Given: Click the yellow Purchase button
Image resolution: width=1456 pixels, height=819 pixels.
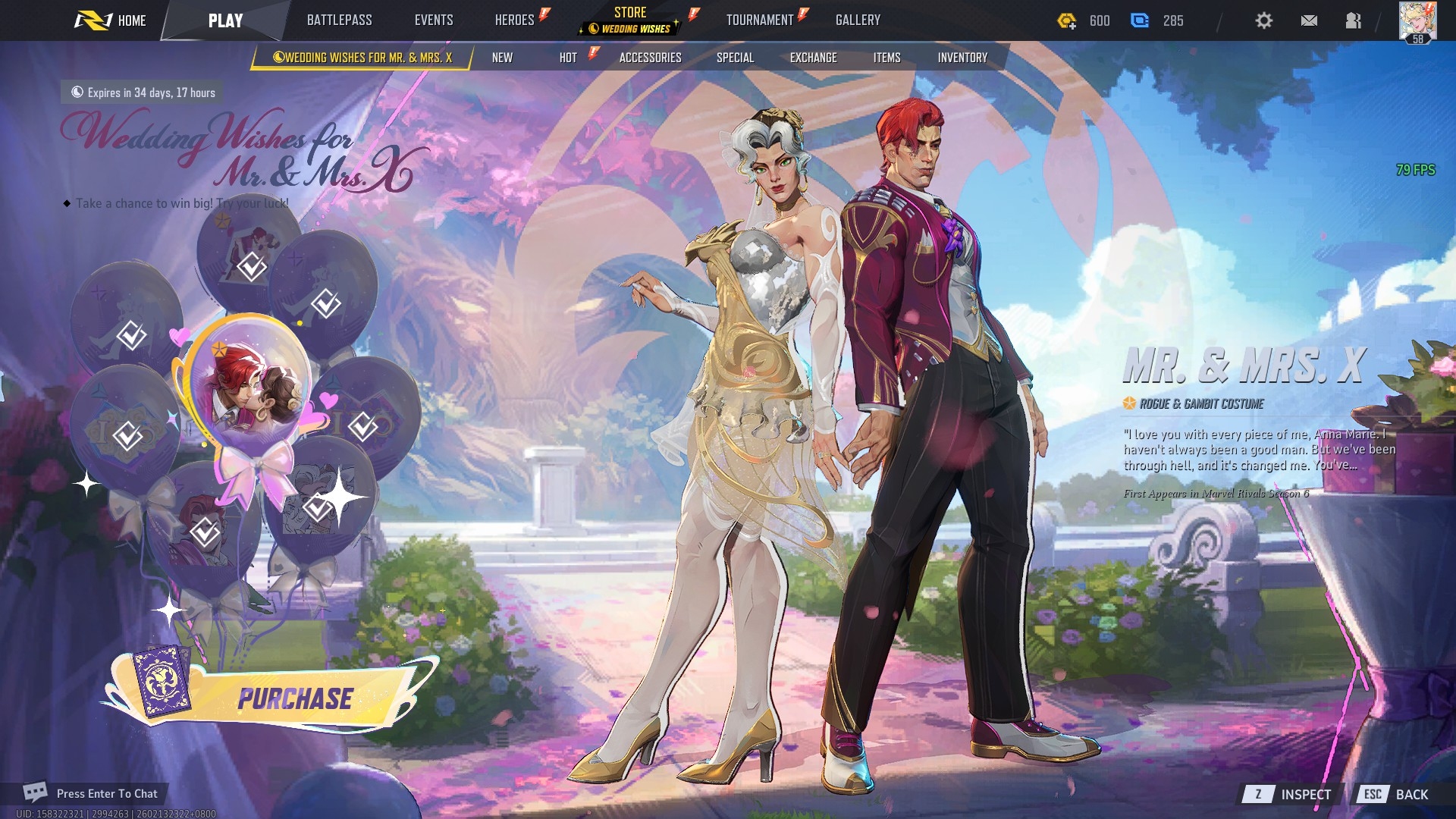Looking at the screenshot, I should pos(294,698).
